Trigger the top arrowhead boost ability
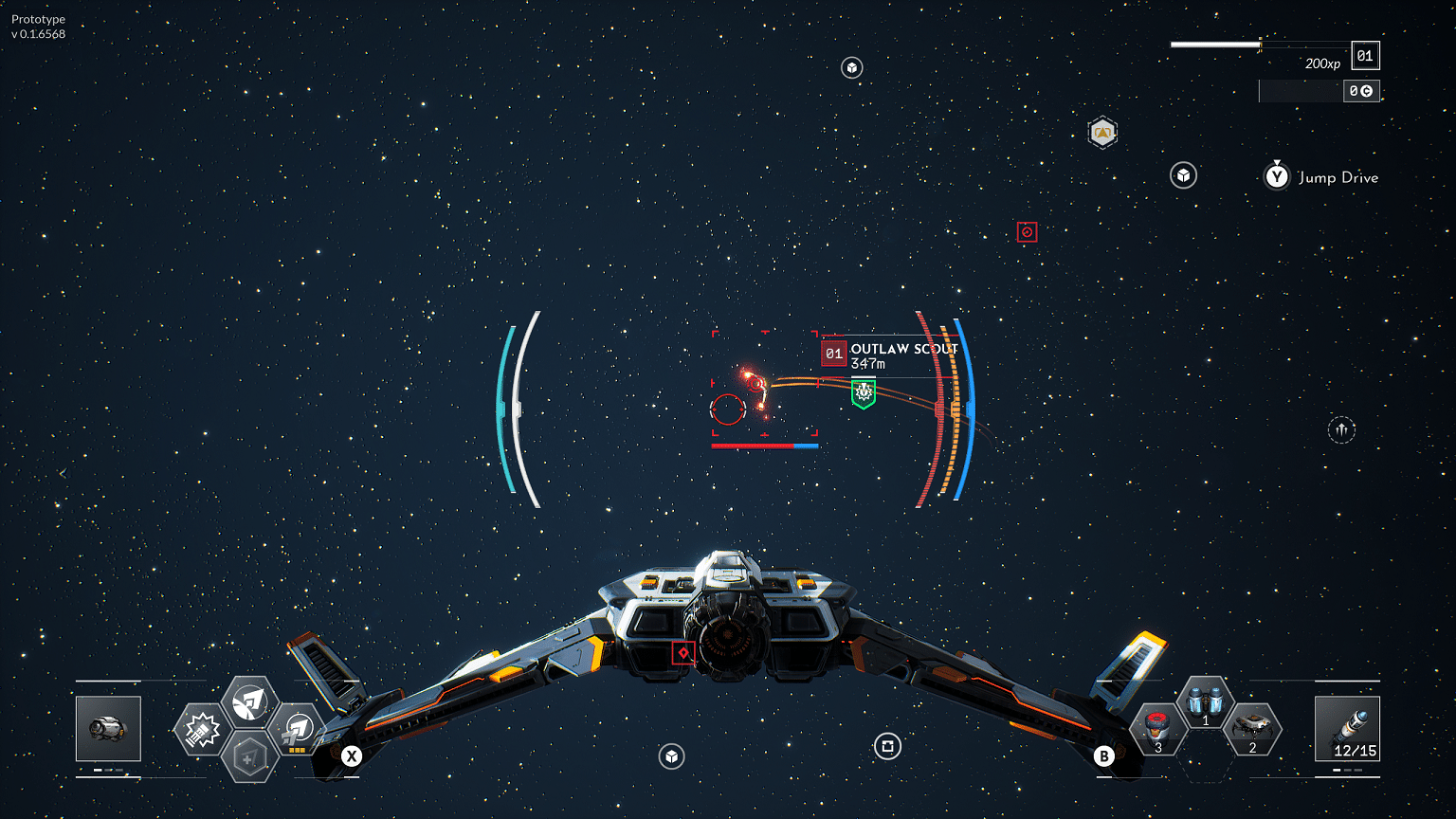The width and height of the screenshot is (1456, 819). pyautogui.click(x=249, y=702)
